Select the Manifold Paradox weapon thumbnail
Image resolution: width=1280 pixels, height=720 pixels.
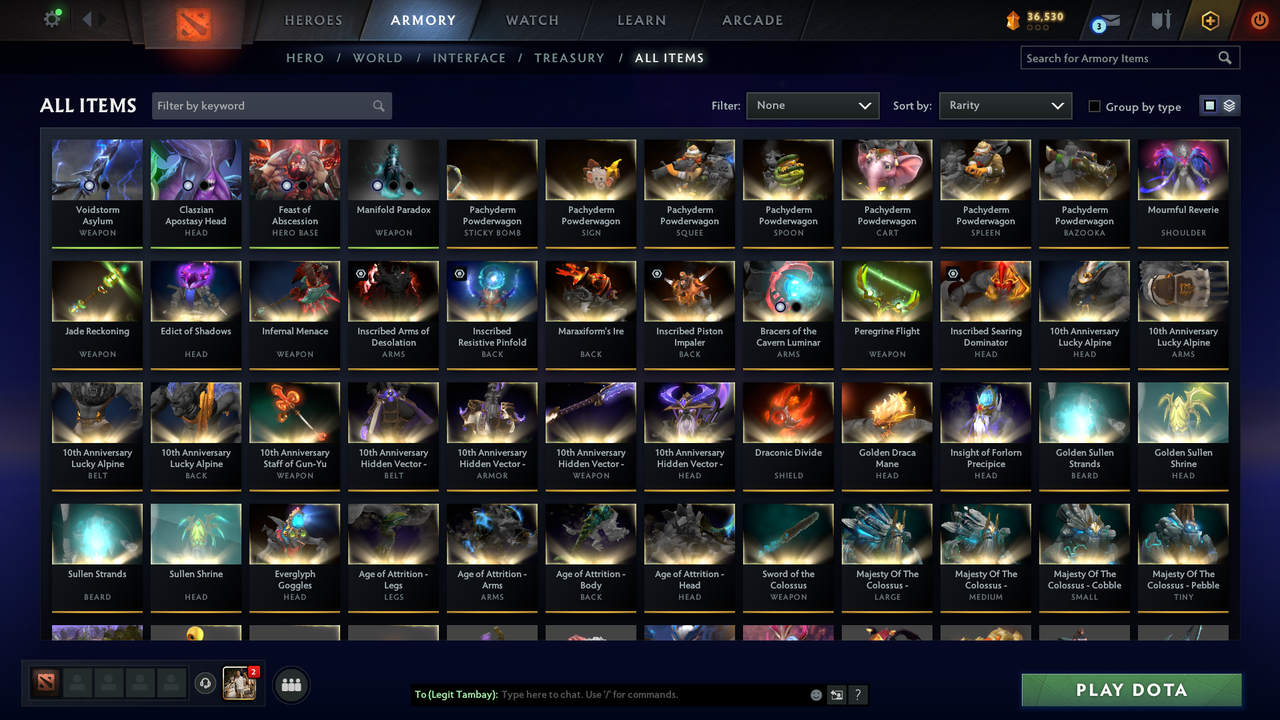393,170
